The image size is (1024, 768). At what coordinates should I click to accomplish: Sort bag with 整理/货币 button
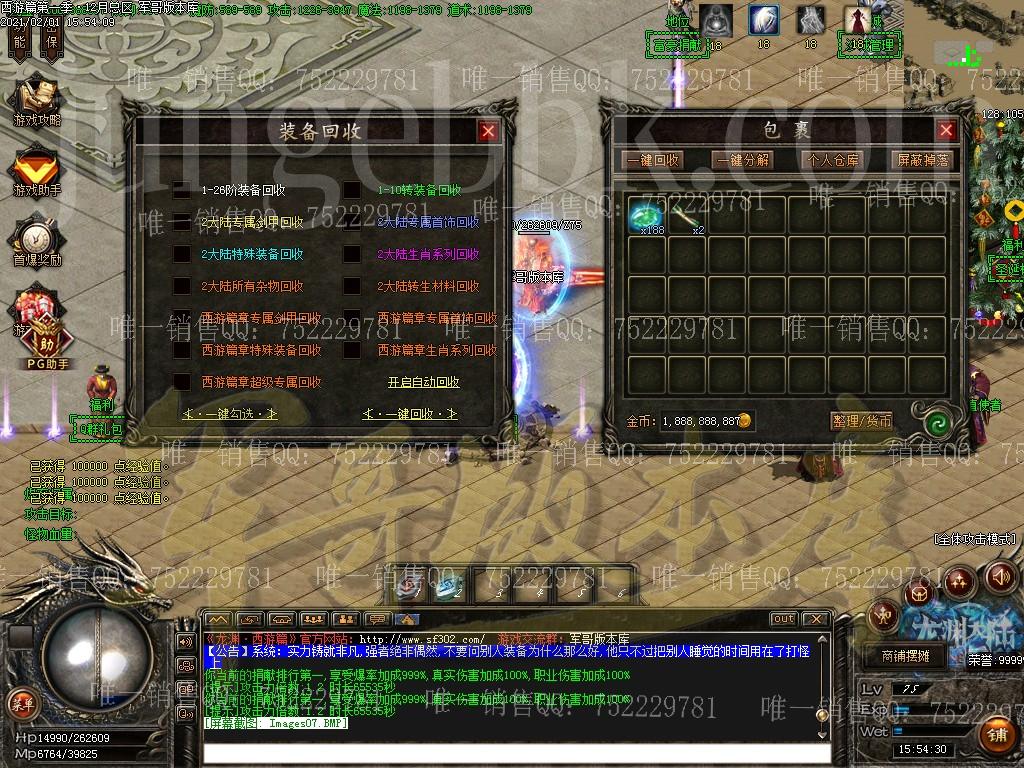(x=861, y=421)
